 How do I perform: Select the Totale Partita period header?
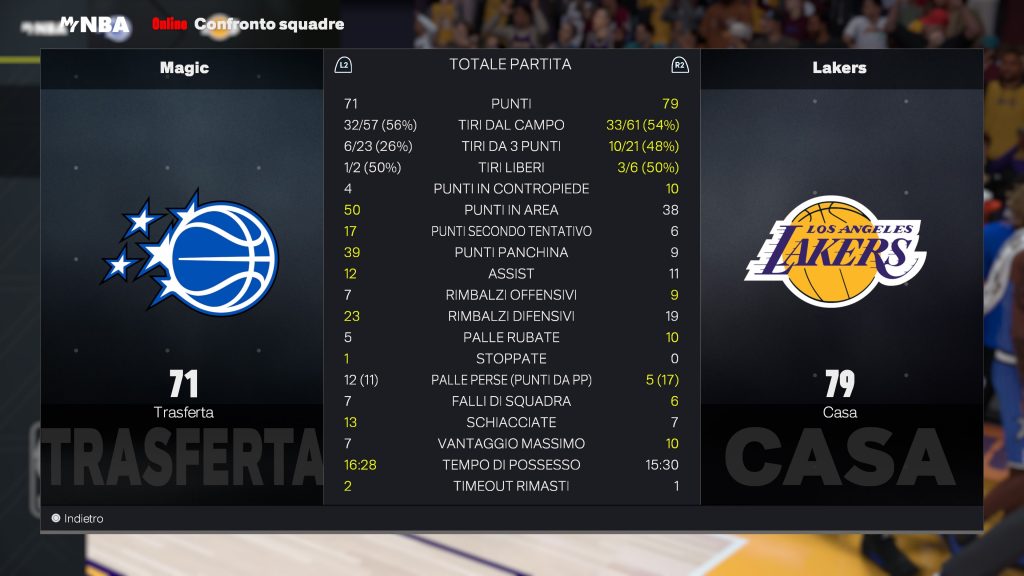510,64
